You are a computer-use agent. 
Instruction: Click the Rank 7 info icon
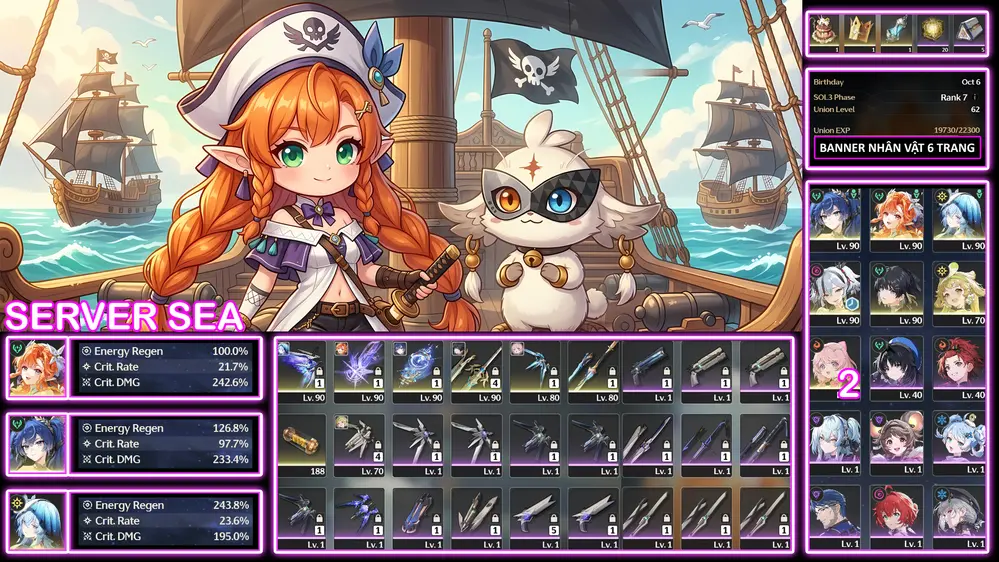975,97
